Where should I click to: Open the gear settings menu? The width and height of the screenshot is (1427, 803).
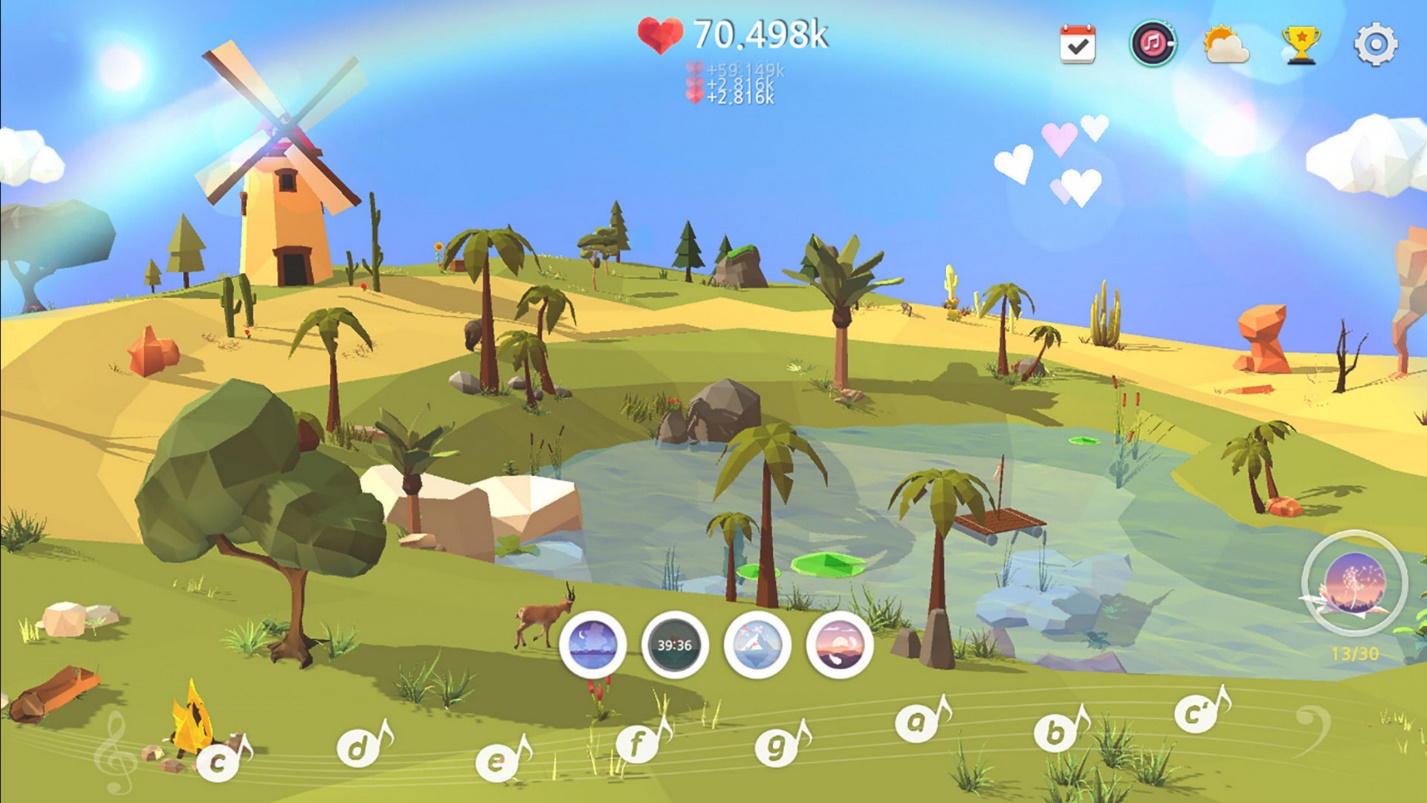[x=1375, y=45]
